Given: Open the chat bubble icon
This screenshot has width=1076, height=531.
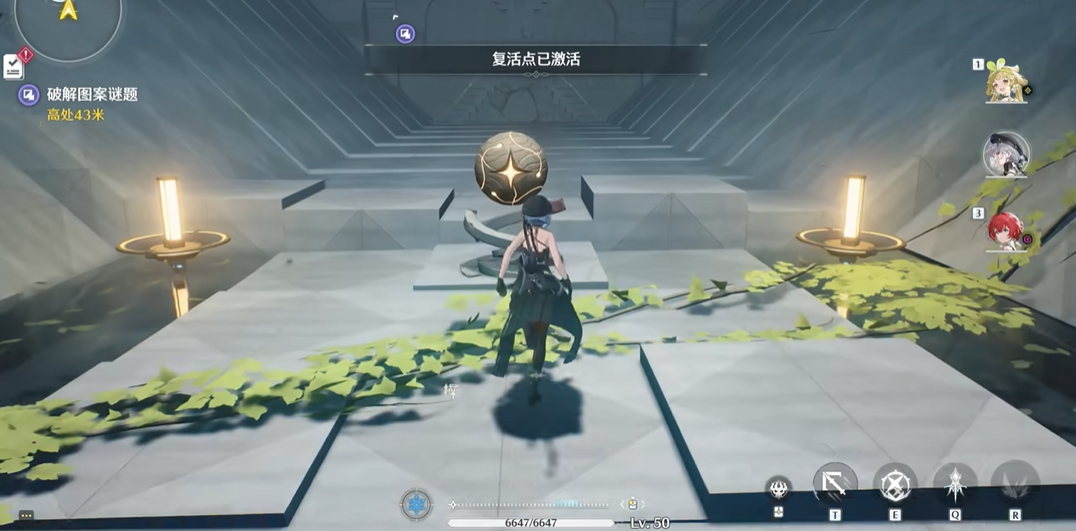Looking at the screenshot, I should tap(26, 516).
